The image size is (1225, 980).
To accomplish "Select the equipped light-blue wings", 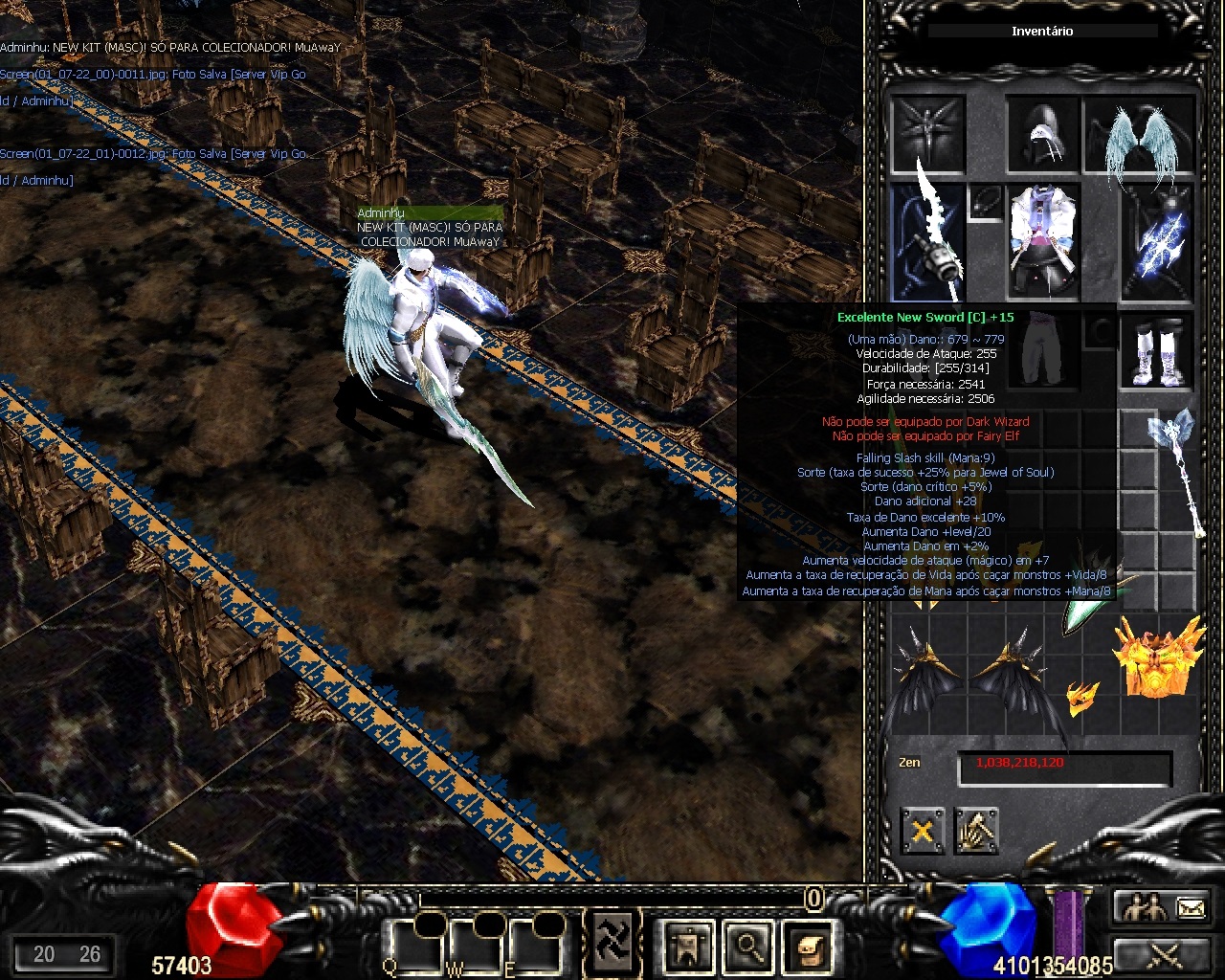I will coord(1140,134).
